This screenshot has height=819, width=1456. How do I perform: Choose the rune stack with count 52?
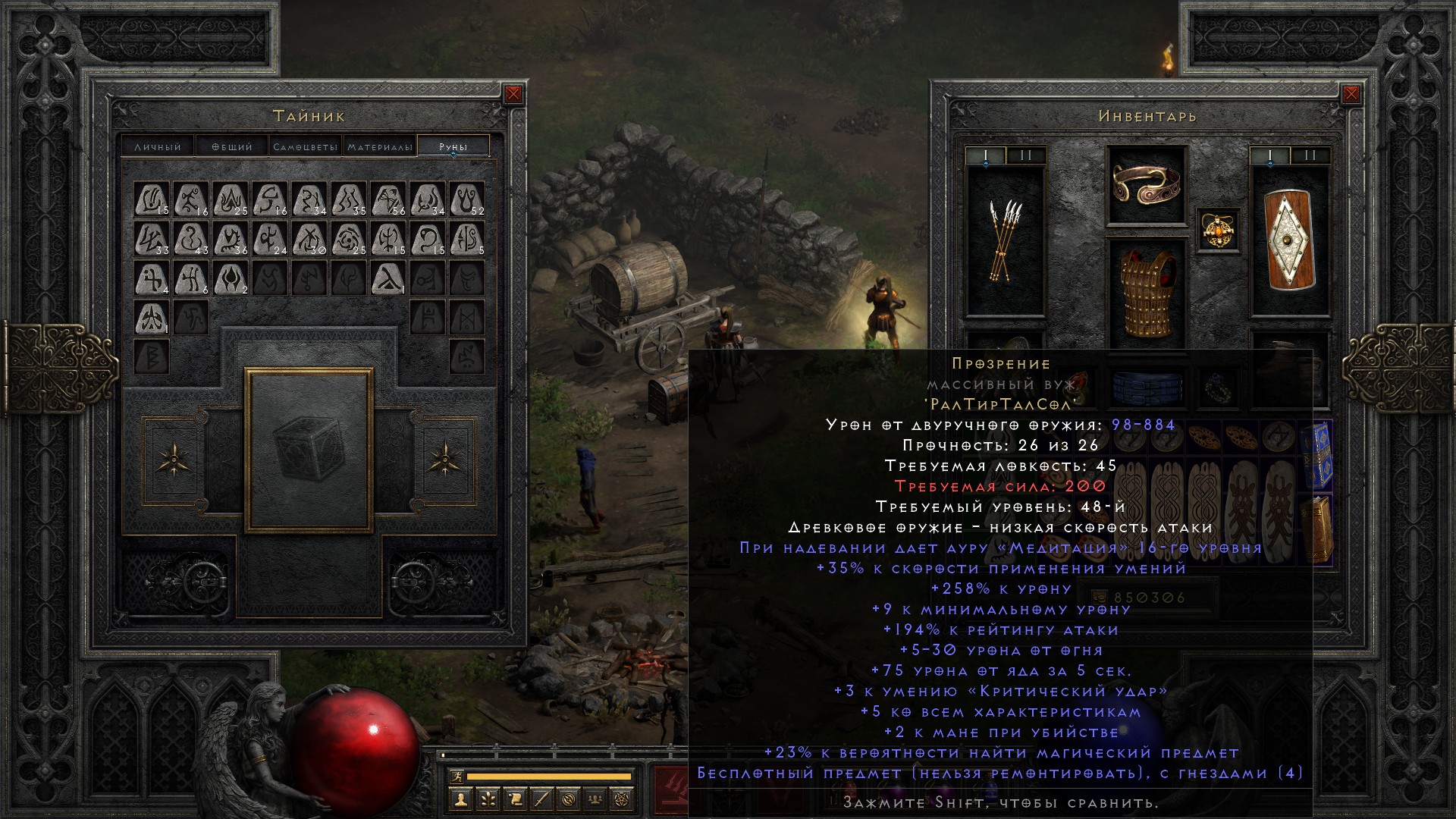467,199
